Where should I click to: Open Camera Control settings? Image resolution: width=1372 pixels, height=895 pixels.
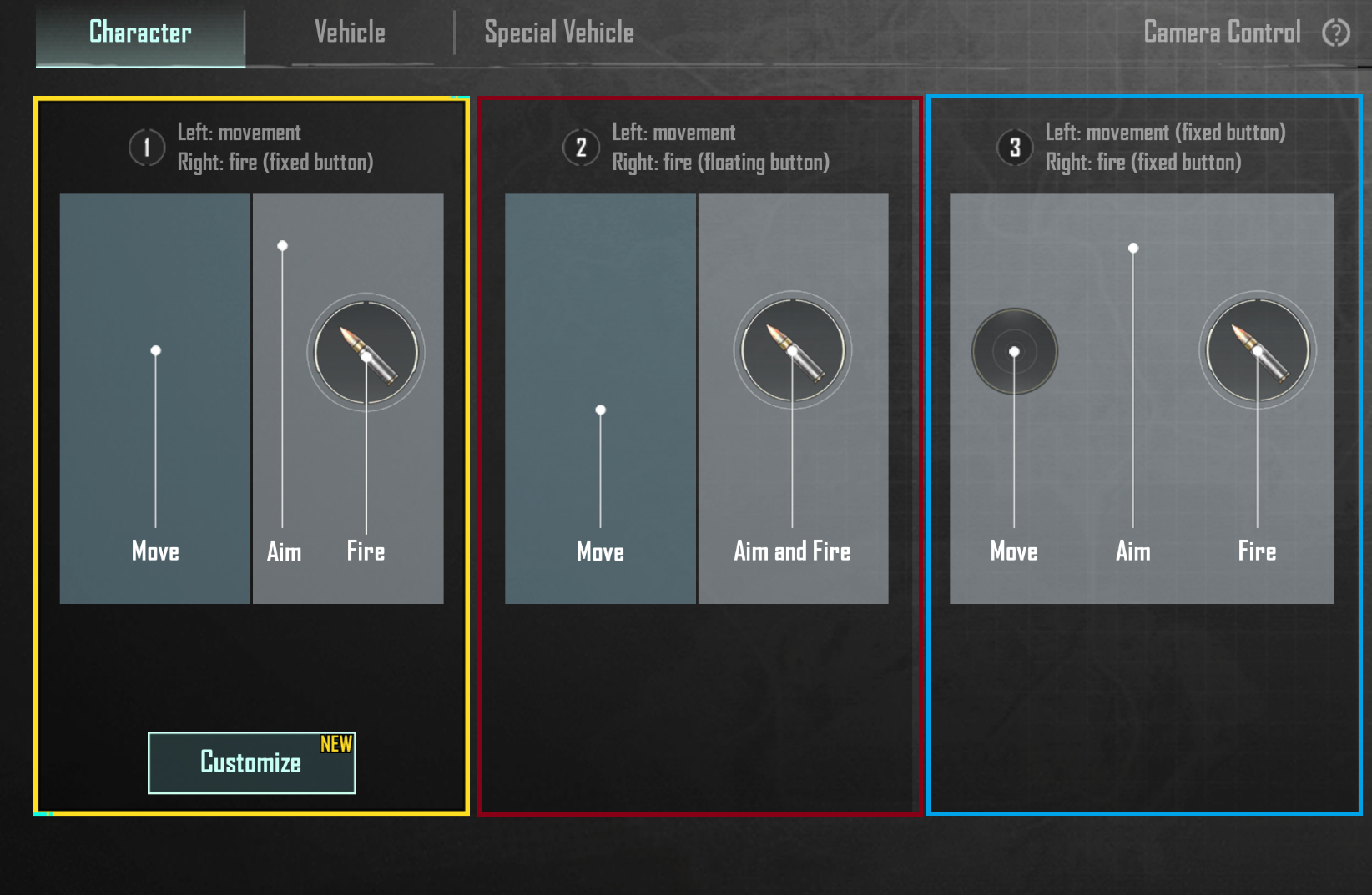(x=1221, y=32)
